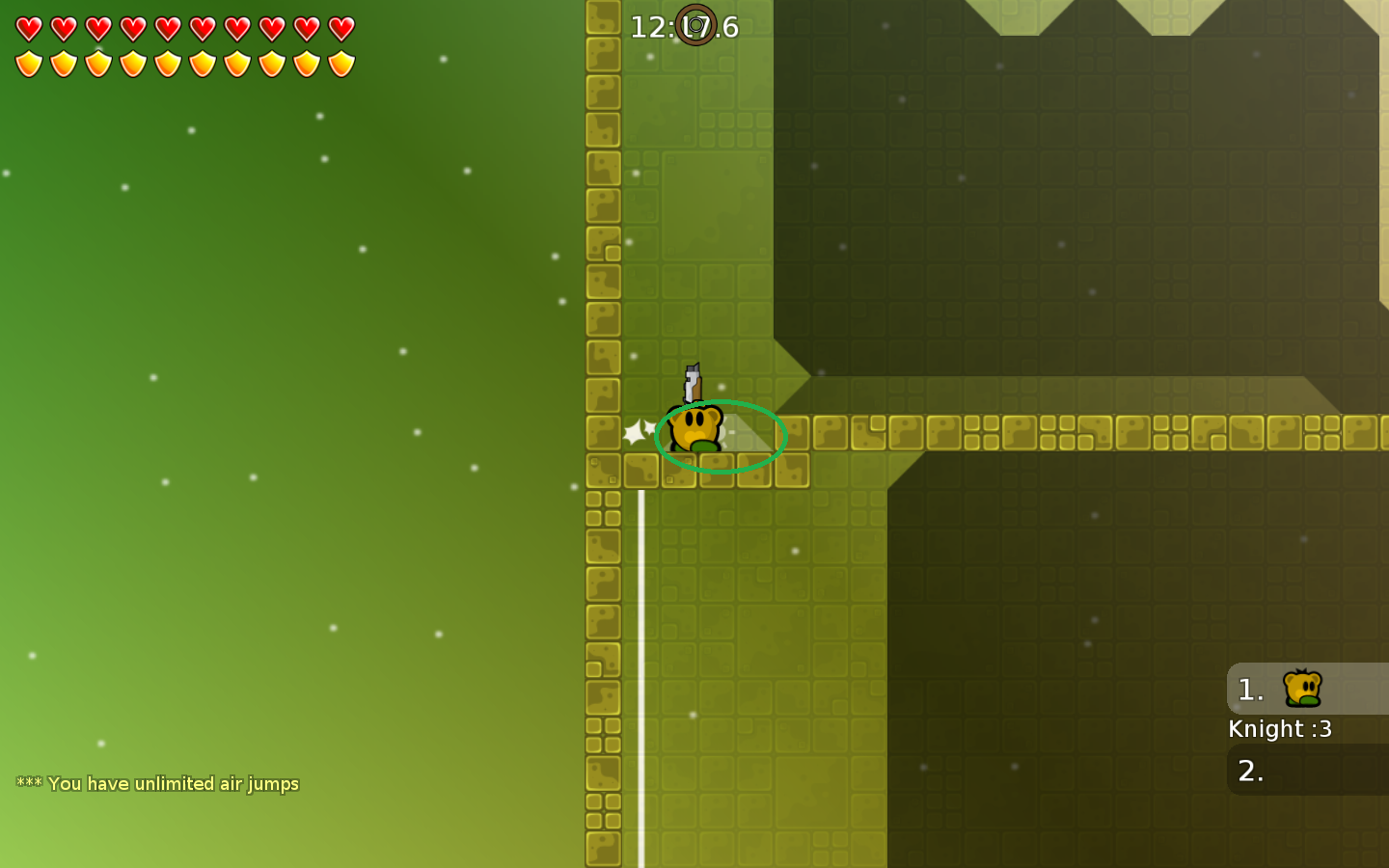Click the unlimited air jumps message

(159, 783)
